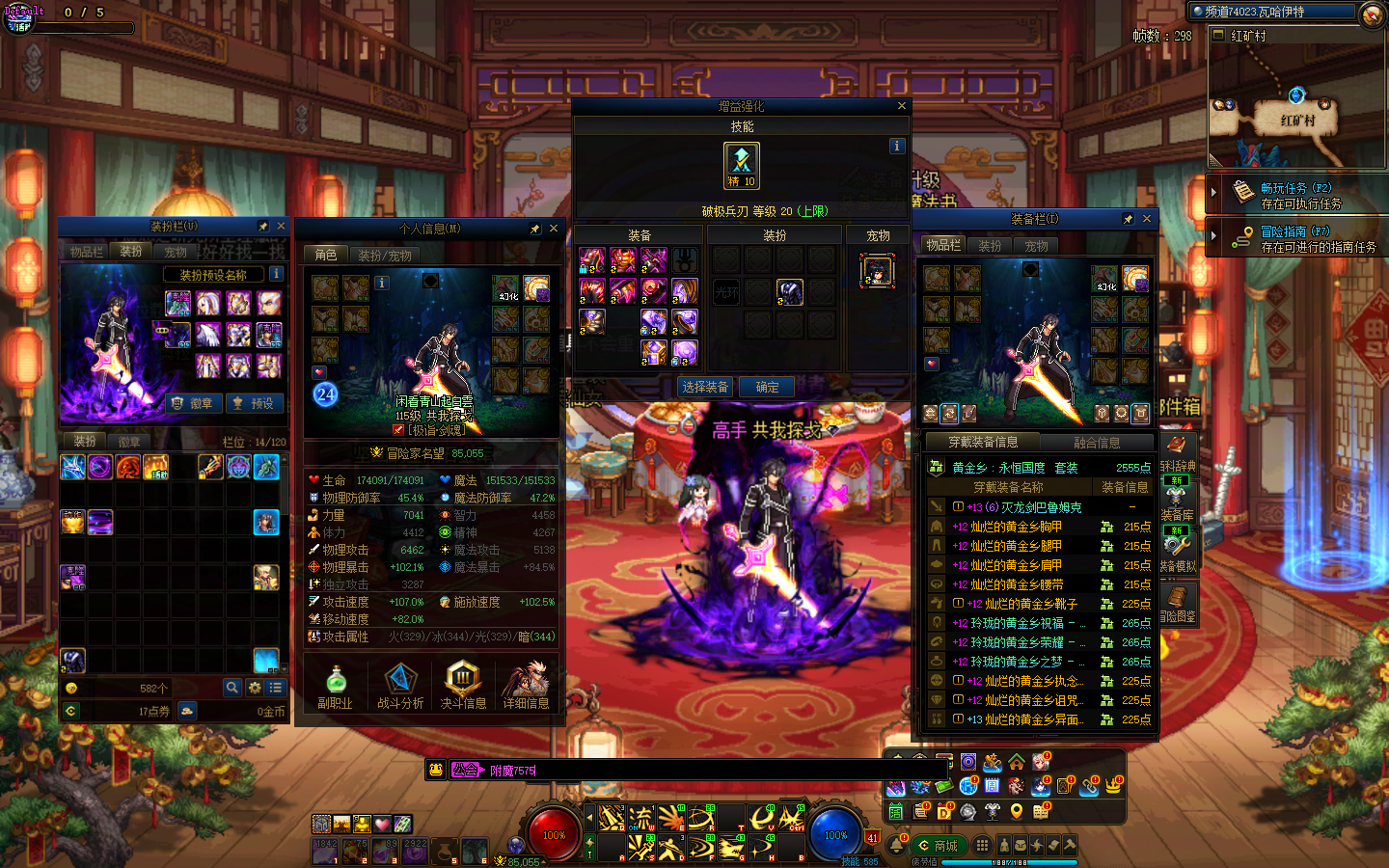Image resolution: width=1389 pixels, height=868 pixels.
Task: Open the 畅玩任务 quest tracker entry
Action: click(x=1296, y=195)
